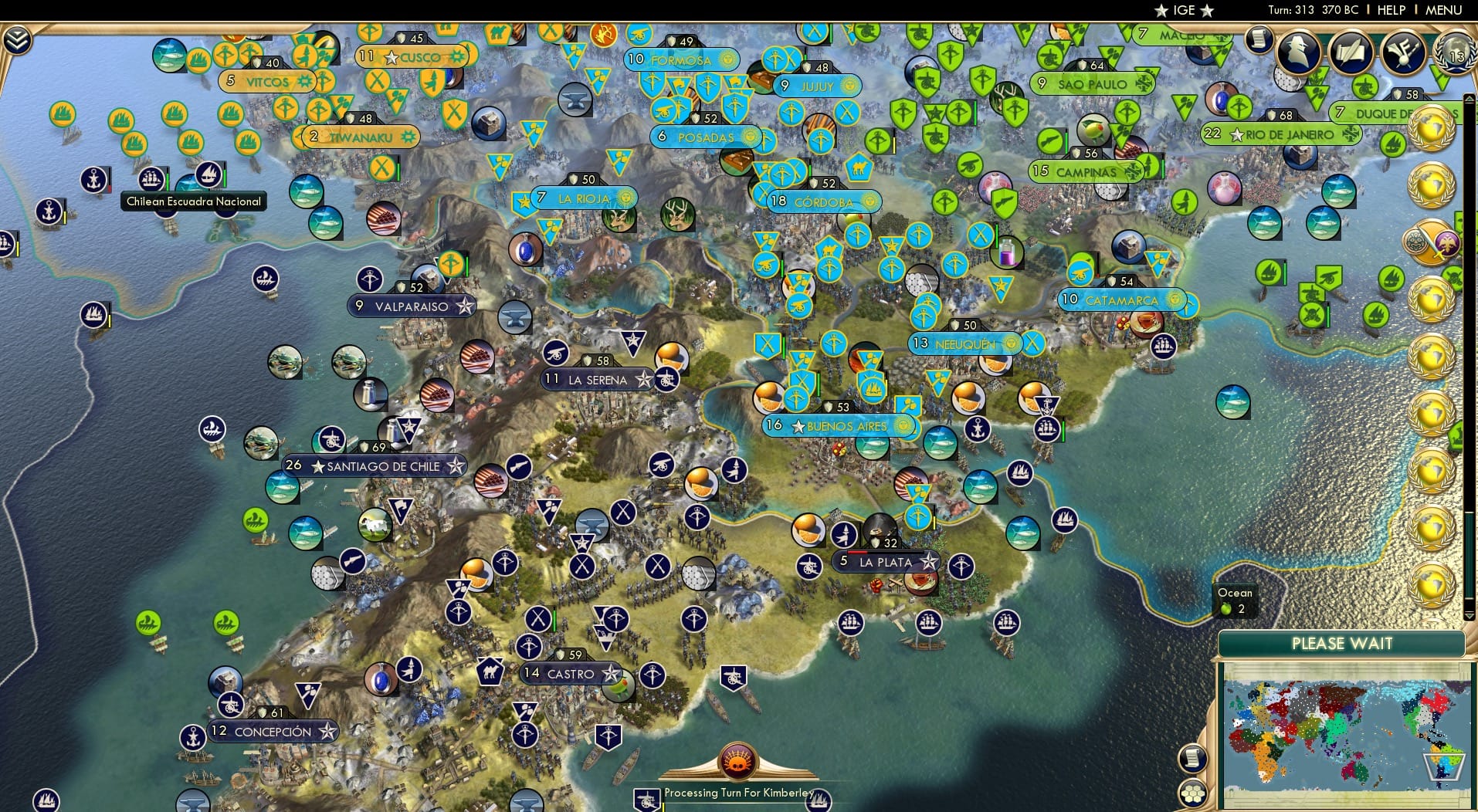
Task: Toggle strategic view with the hexagon icon
Action: 1194,792
